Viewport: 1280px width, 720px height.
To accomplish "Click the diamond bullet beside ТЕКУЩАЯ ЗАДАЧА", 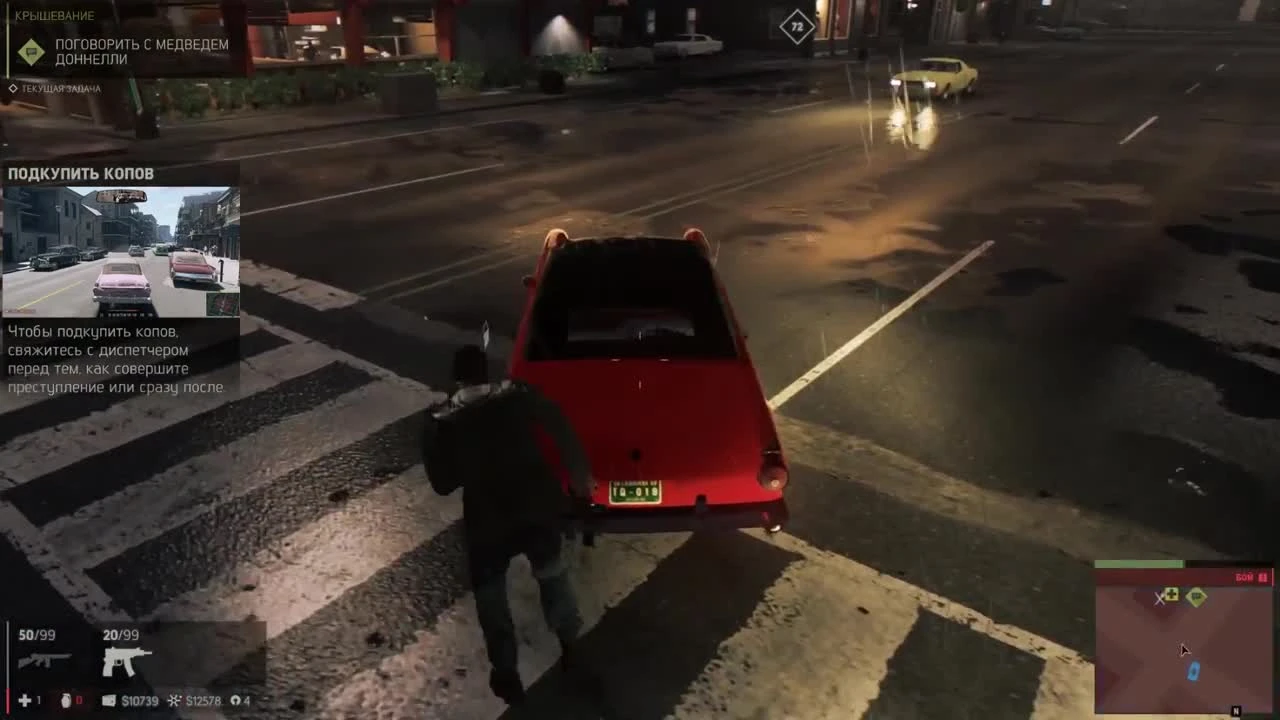I will (x=13, y=89).
